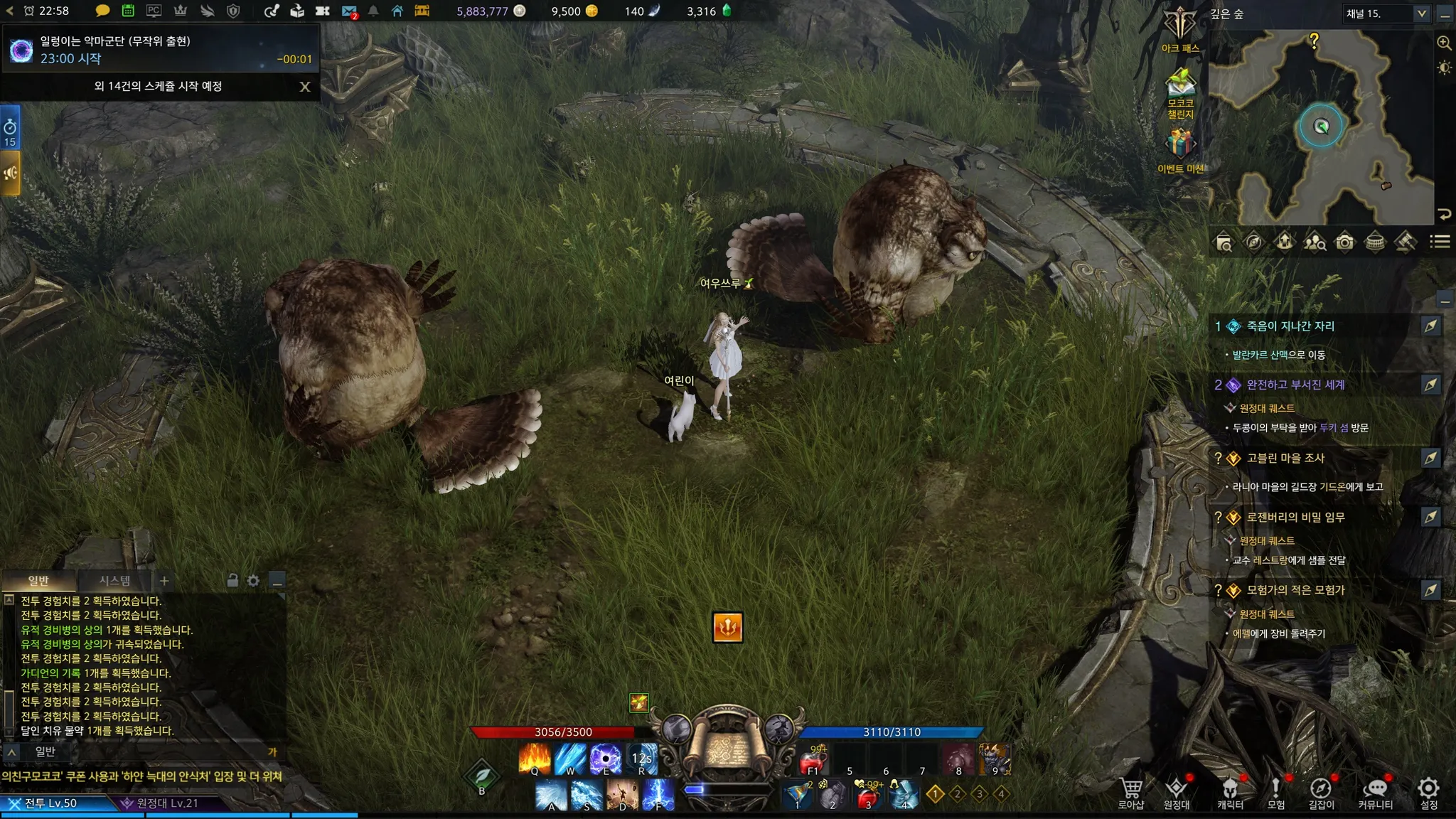Select the 죽음이 지나간 자리 quest entry

[x=1290, y=326]
